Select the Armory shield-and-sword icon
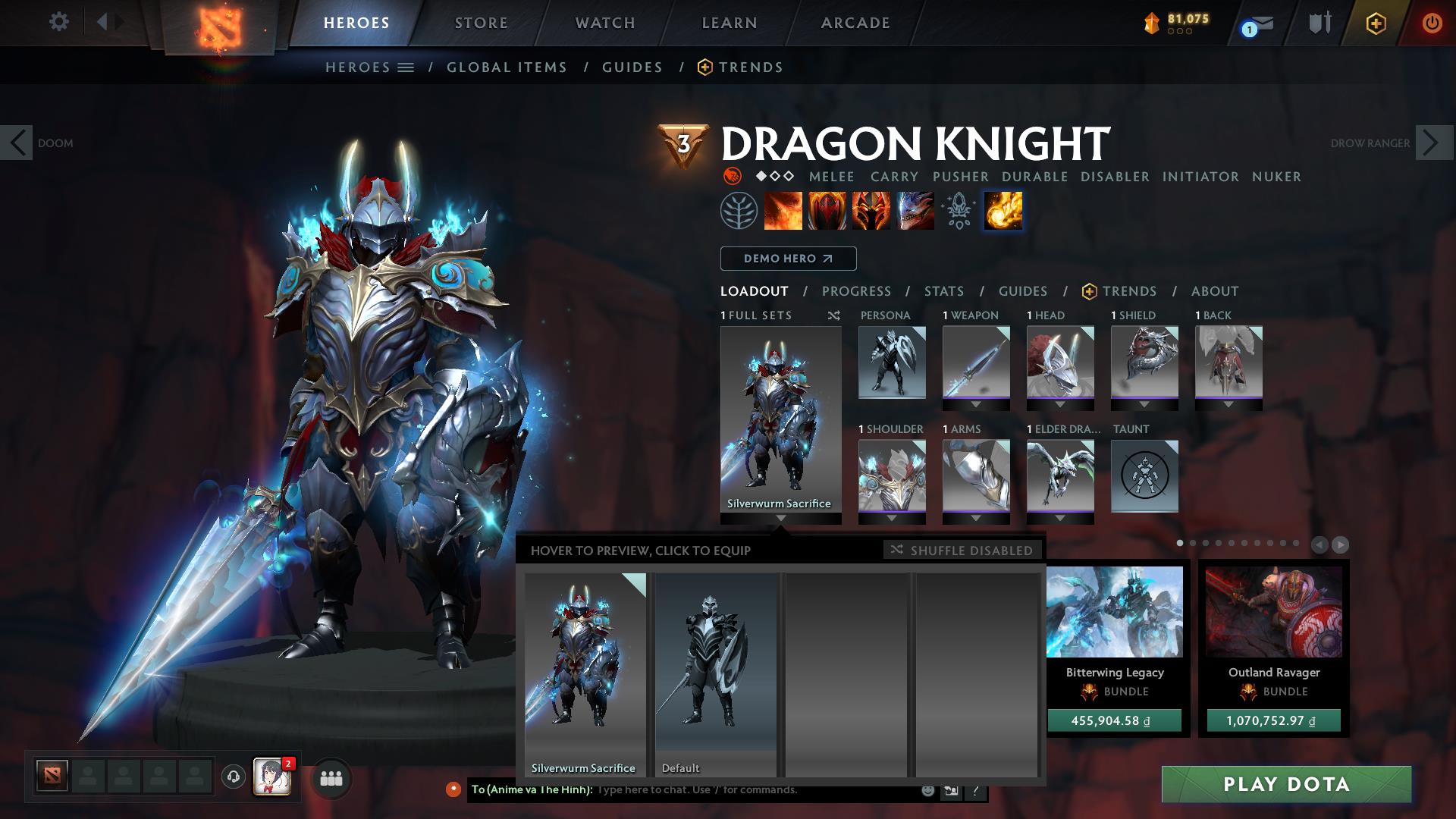The image size is (1456, 819). point(1318,23)
